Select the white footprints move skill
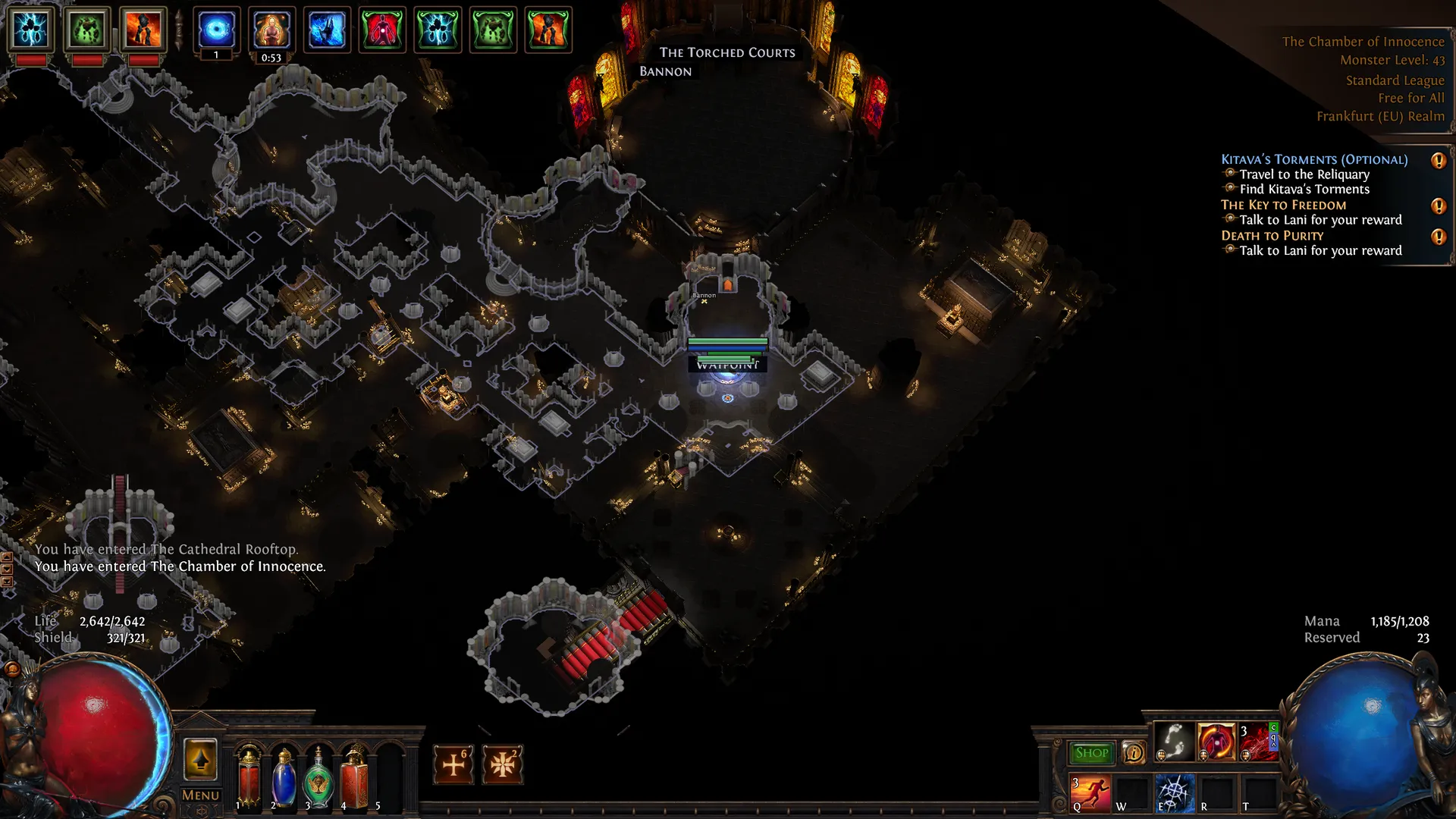 [x=1174, y=741]
